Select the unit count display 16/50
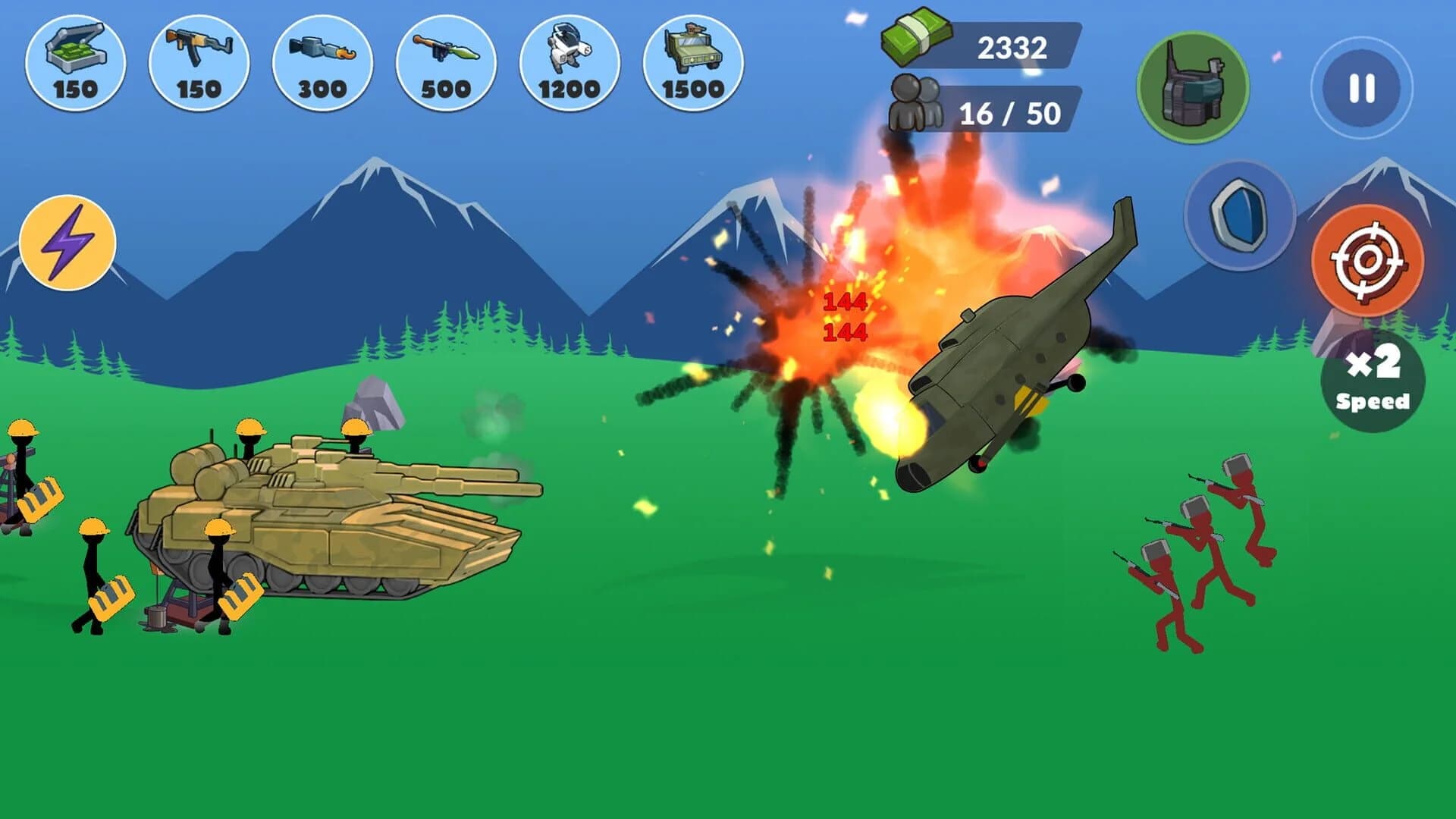This screenshot has height=819, width=1456. pyautogui.click(x=1012, y=112)
